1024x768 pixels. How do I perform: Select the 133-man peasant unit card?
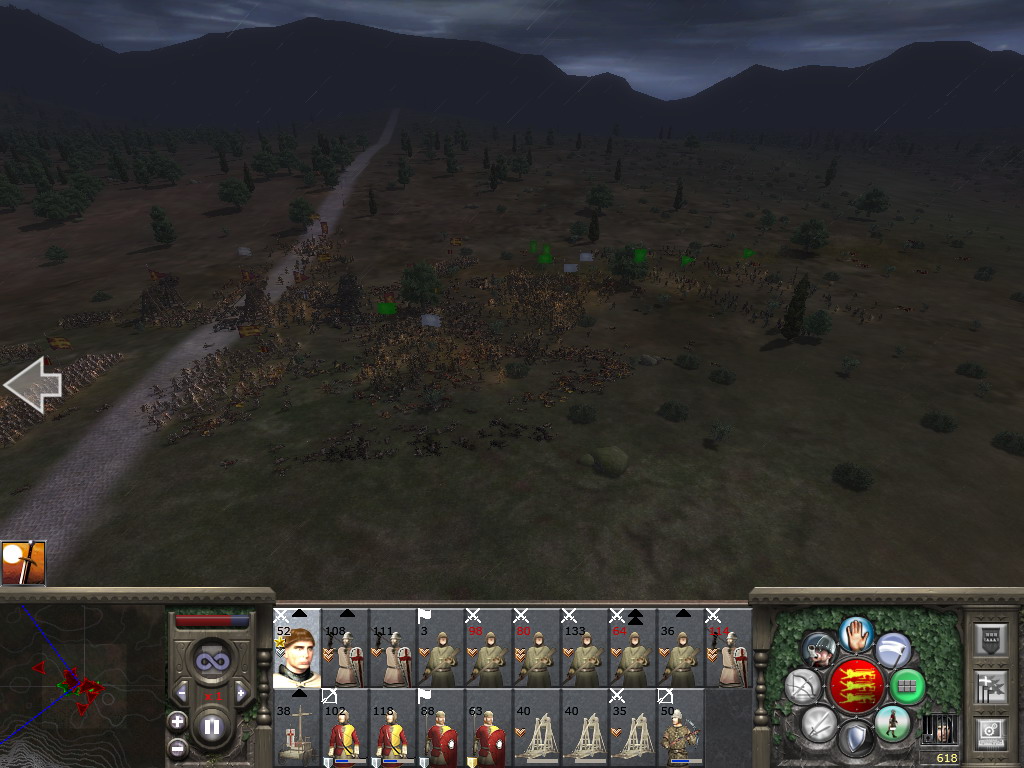(585, 648)
